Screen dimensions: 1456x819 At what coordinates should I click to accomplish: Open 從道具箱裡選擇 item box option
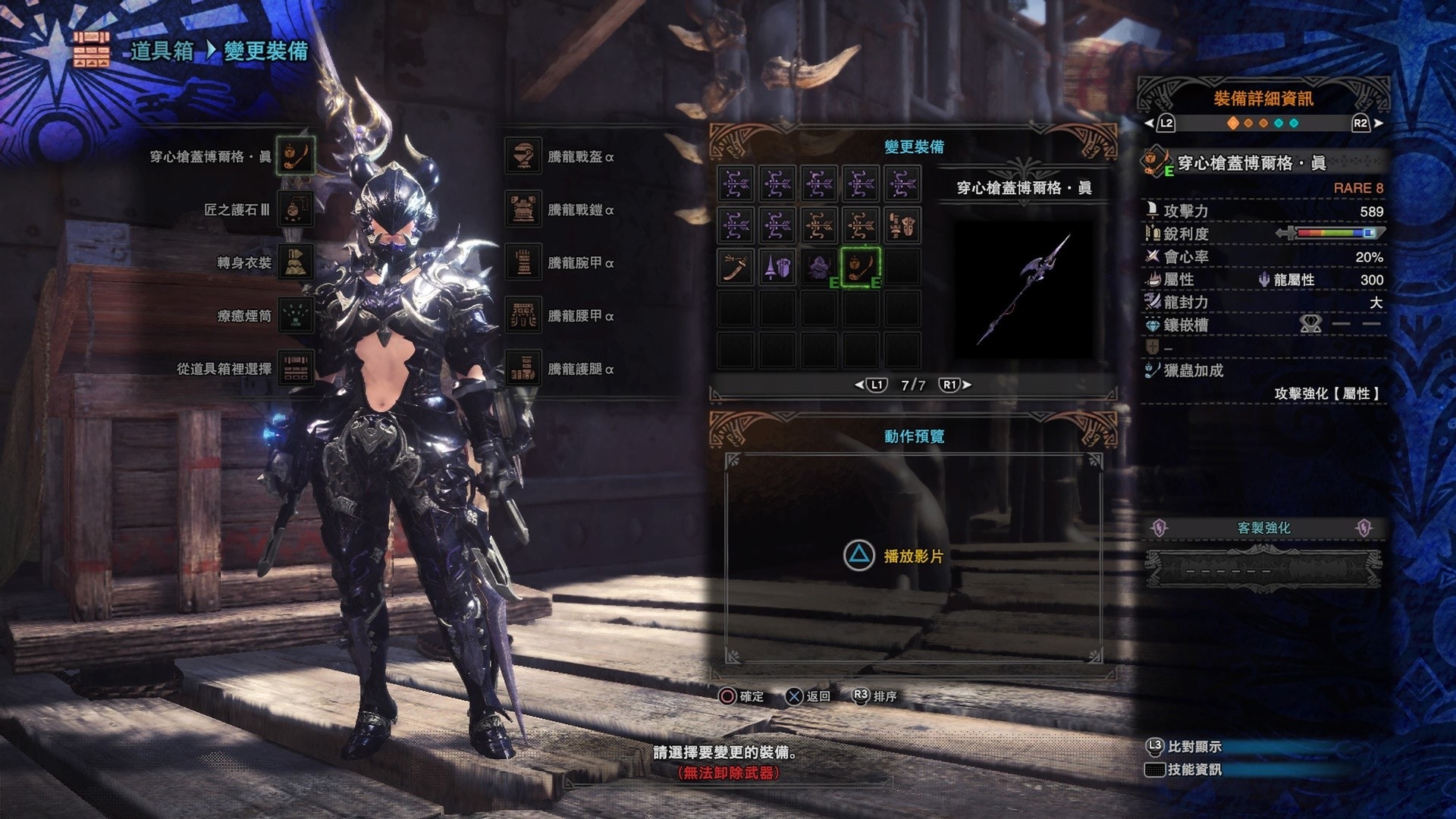pos(295,369)
